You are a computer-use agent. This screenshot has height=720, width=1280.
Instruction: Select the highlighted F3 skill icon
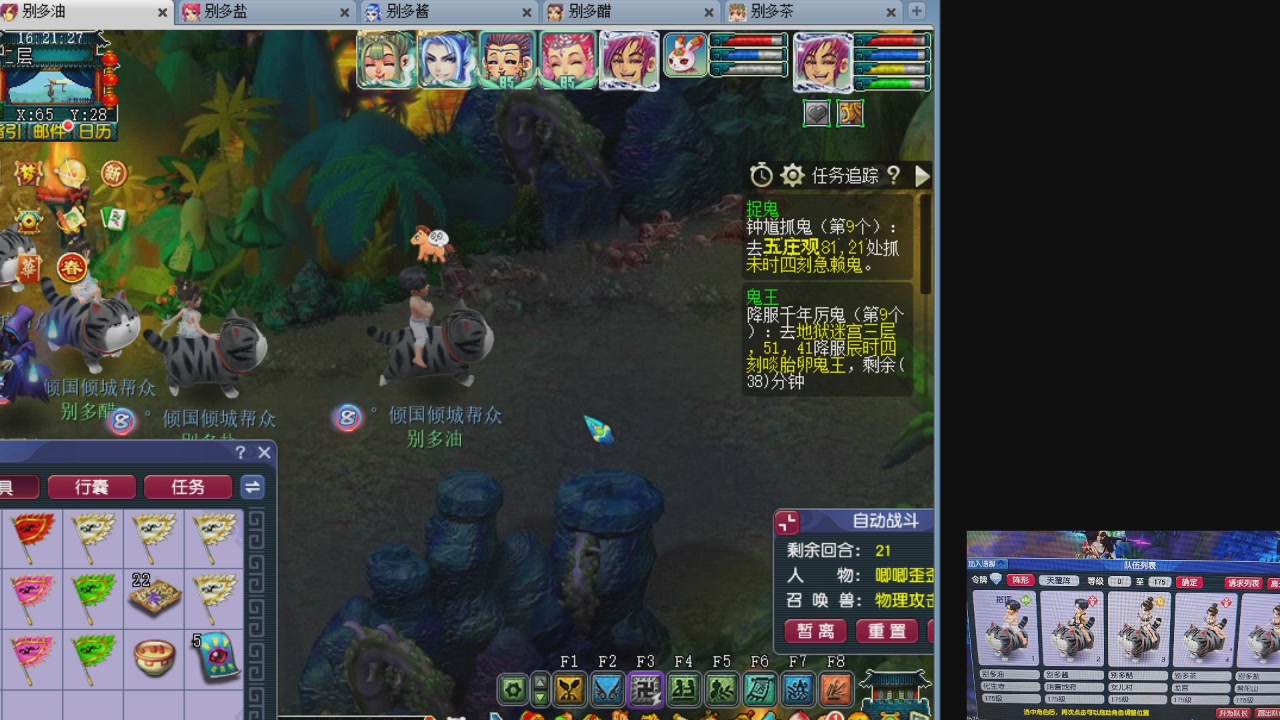coord(645,688)
